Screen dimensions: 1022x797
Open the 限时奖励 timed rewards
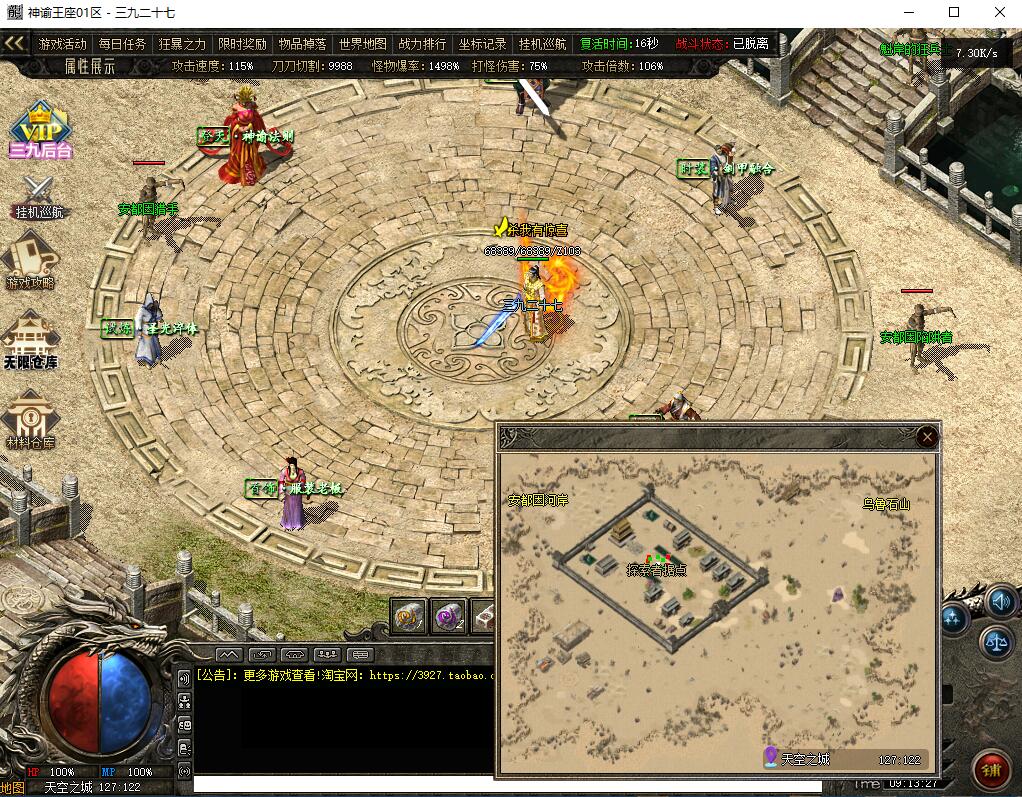(x=242, y=44)
